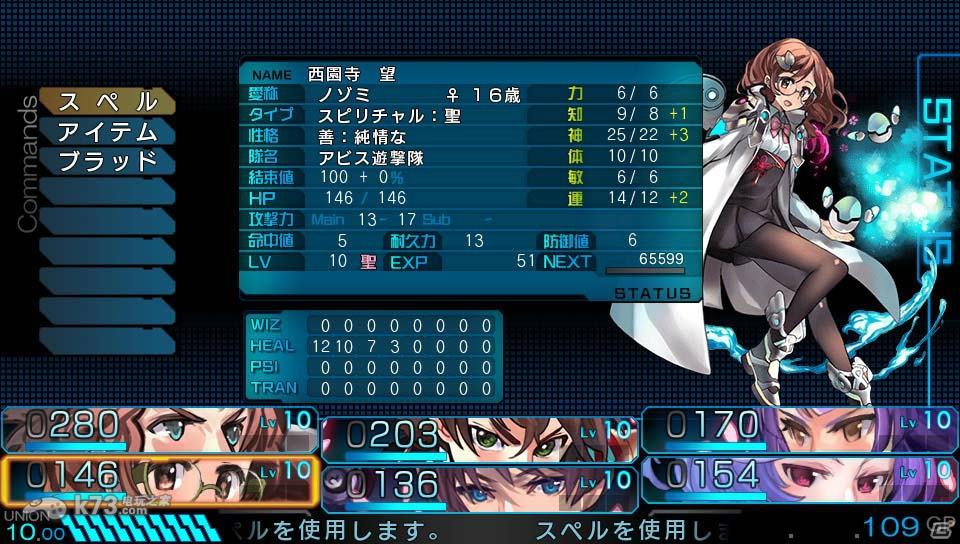
Task: Select the party member with 0170 HP
Action: coord(798,429)
